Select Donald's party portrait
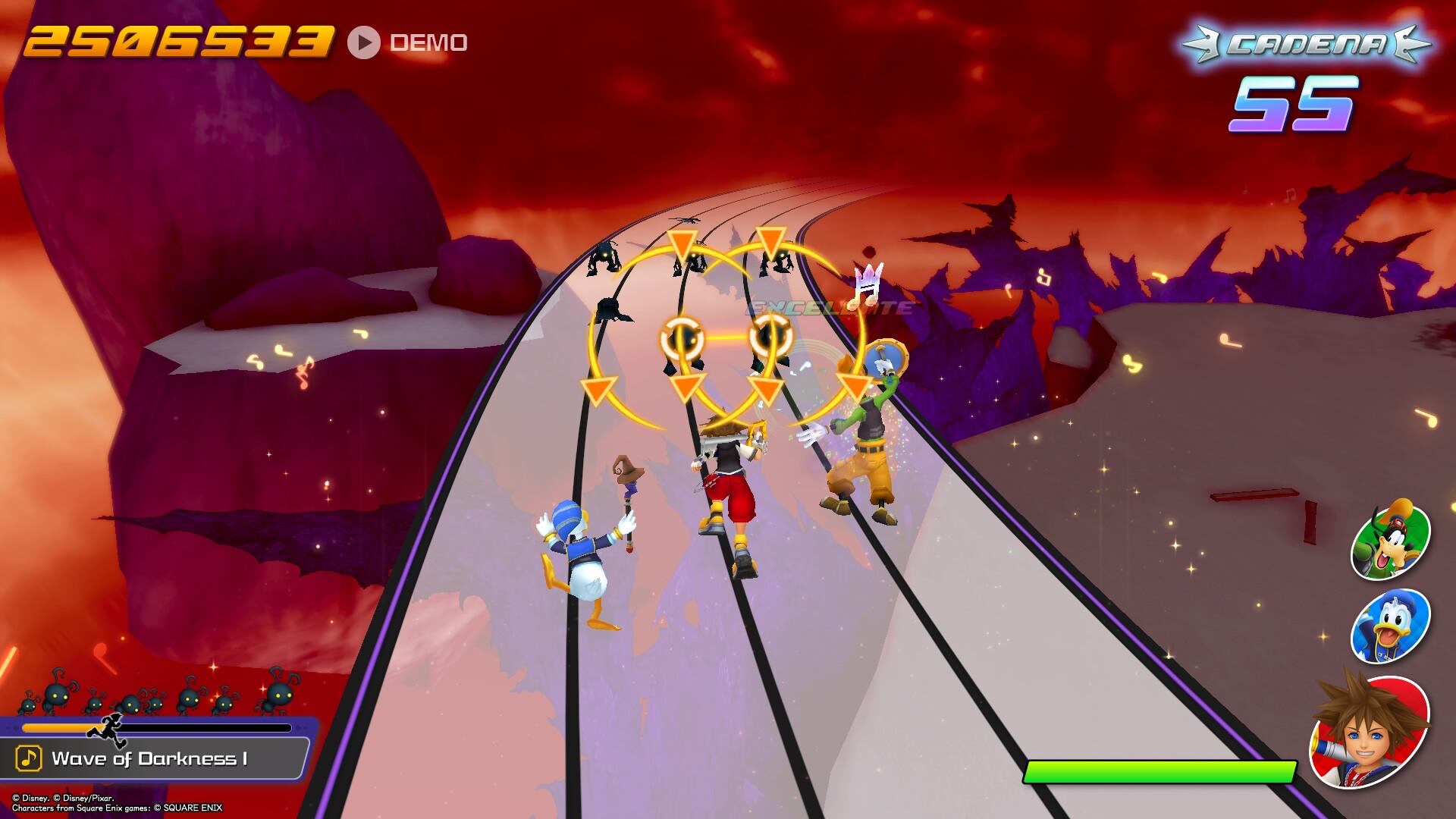 point(1390,627)
